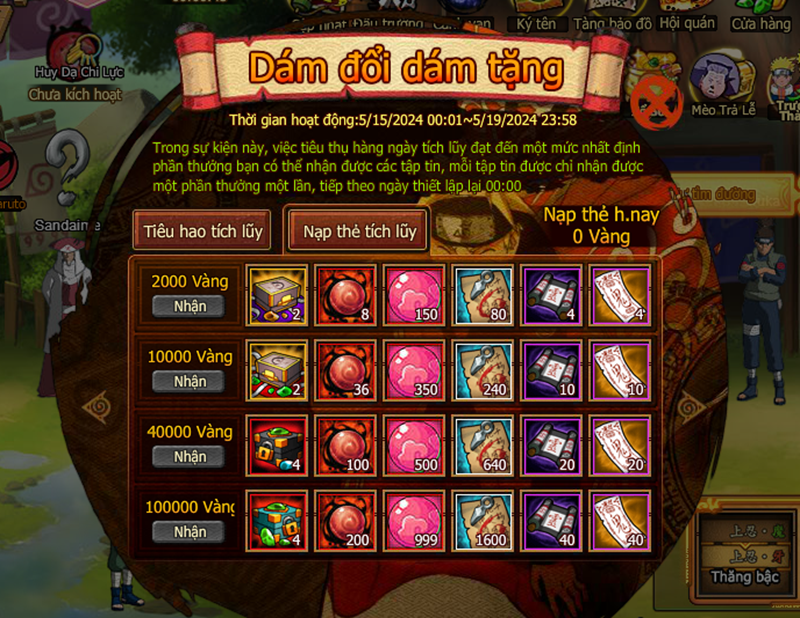
Task: Click Nhận for the 10000 Vàng tier
Action: 189,381
